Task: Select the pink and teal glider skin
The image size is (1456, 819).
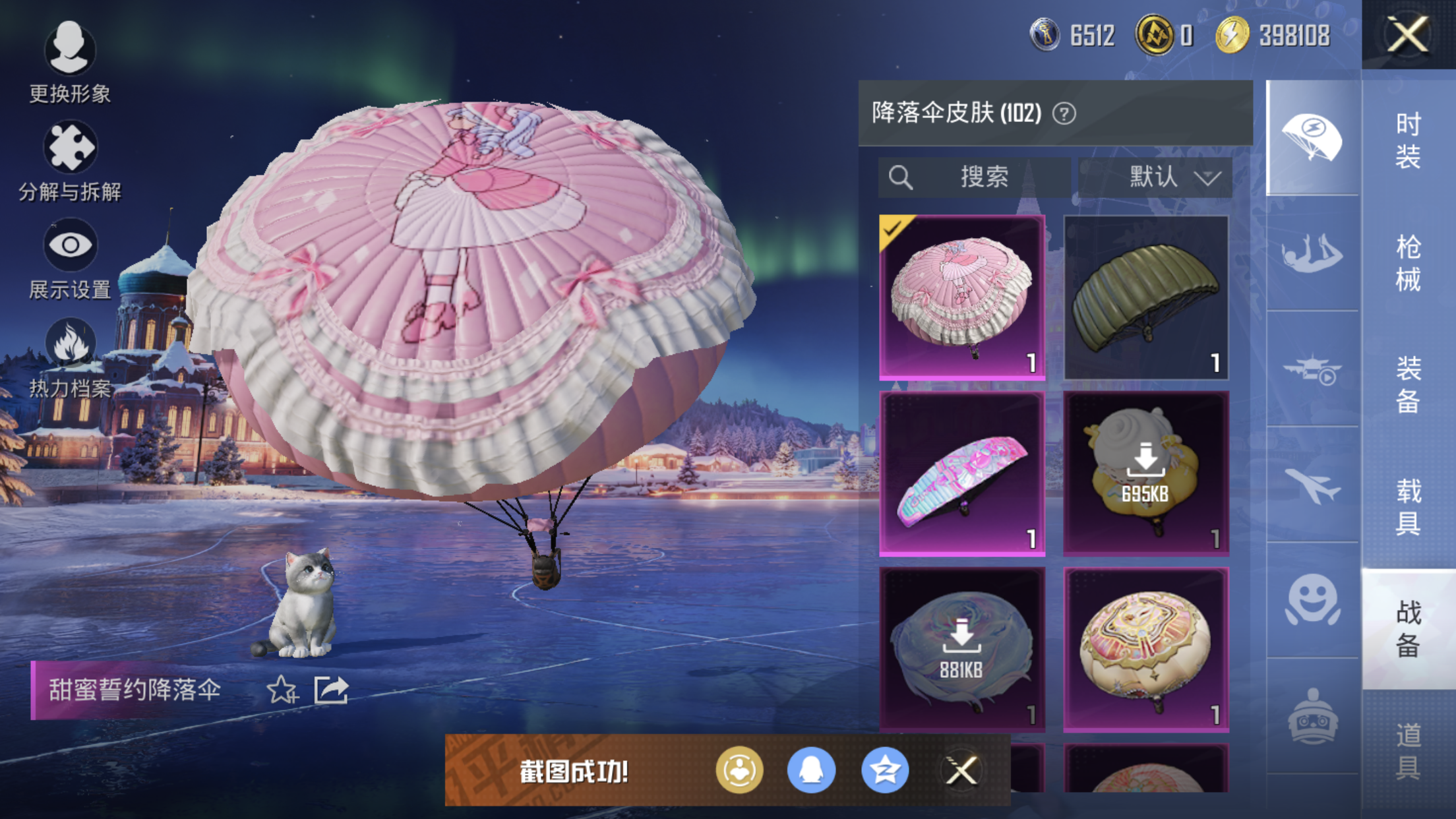Action: coord(962,473)
